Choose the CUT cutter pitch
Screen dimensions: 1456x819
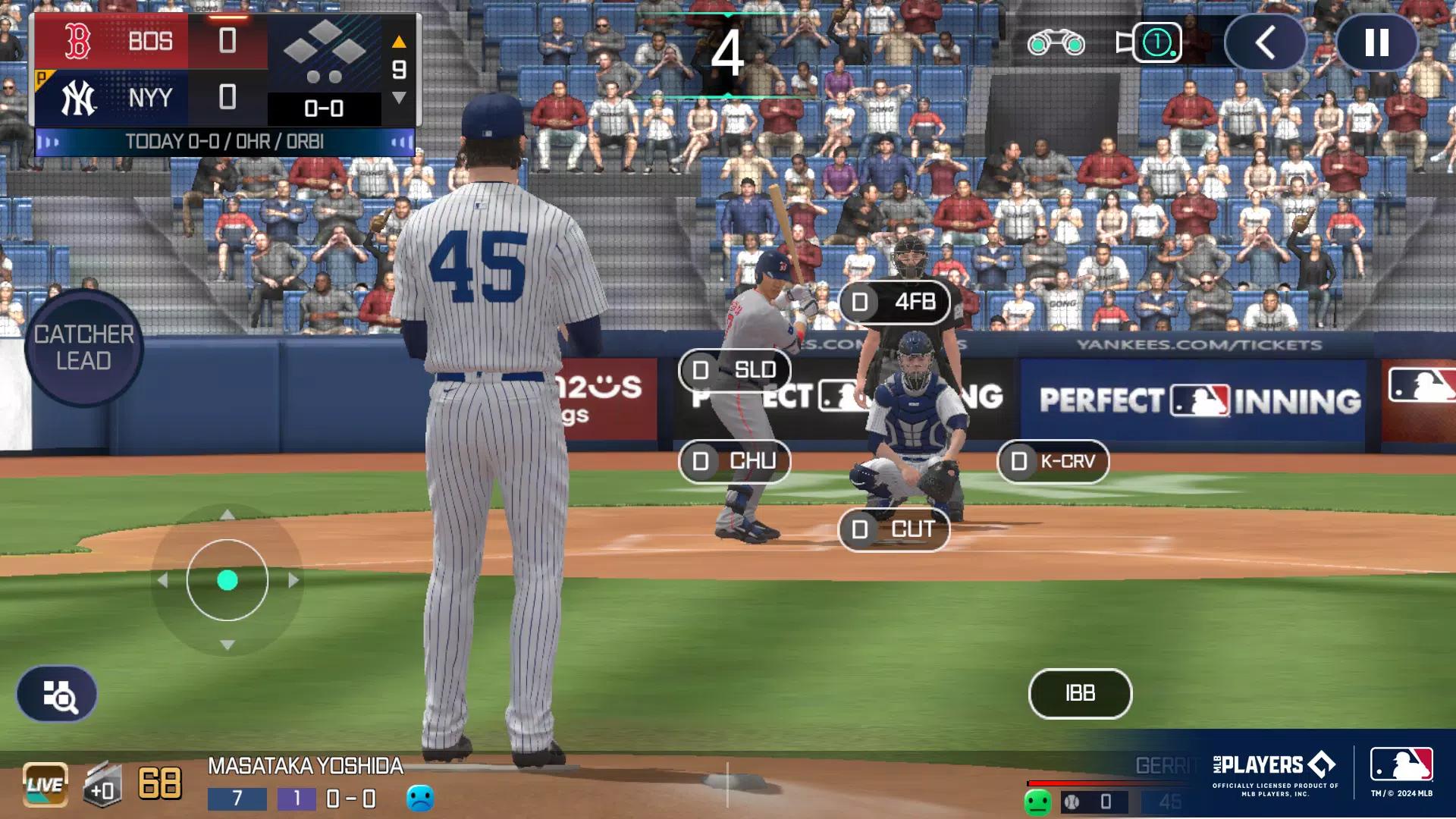(894, 529)
